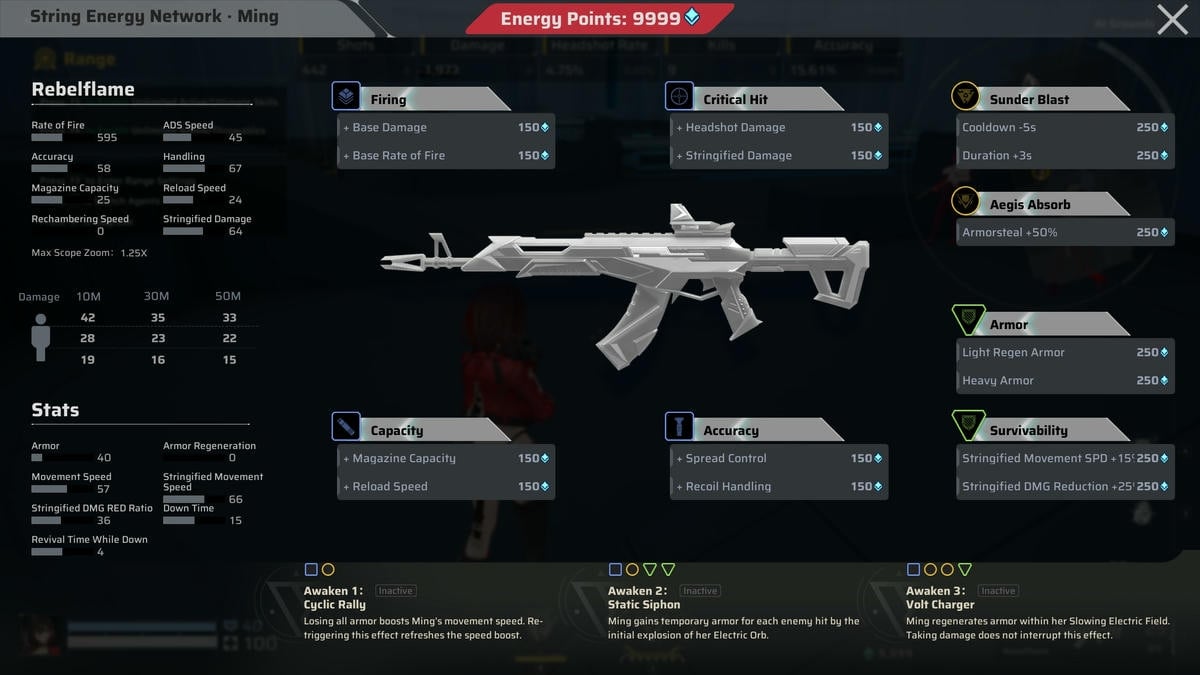This screenshot has height=675, width=1200.
Task: Select the Spread Control upgrade
Action: (x=778, y=459)
